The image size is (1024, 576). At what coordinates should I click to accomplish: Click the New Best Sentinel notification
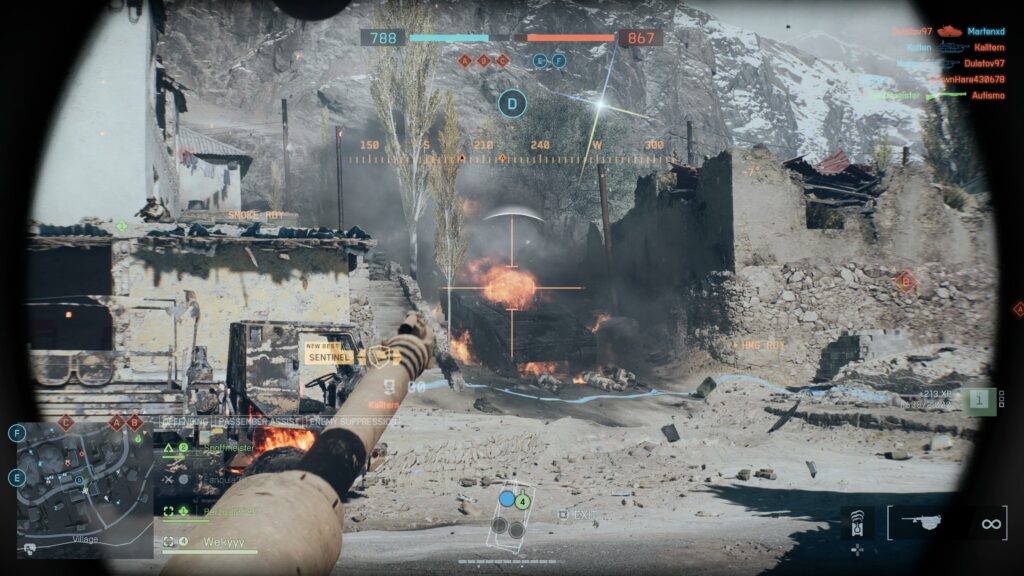[330, 351]
